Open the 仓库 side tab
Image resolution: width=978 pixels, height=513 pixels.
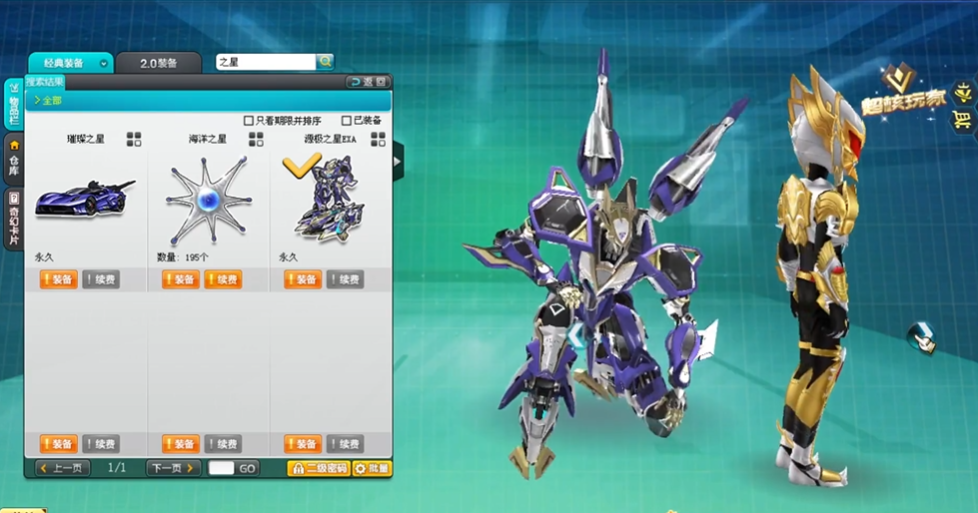[14, 160]
